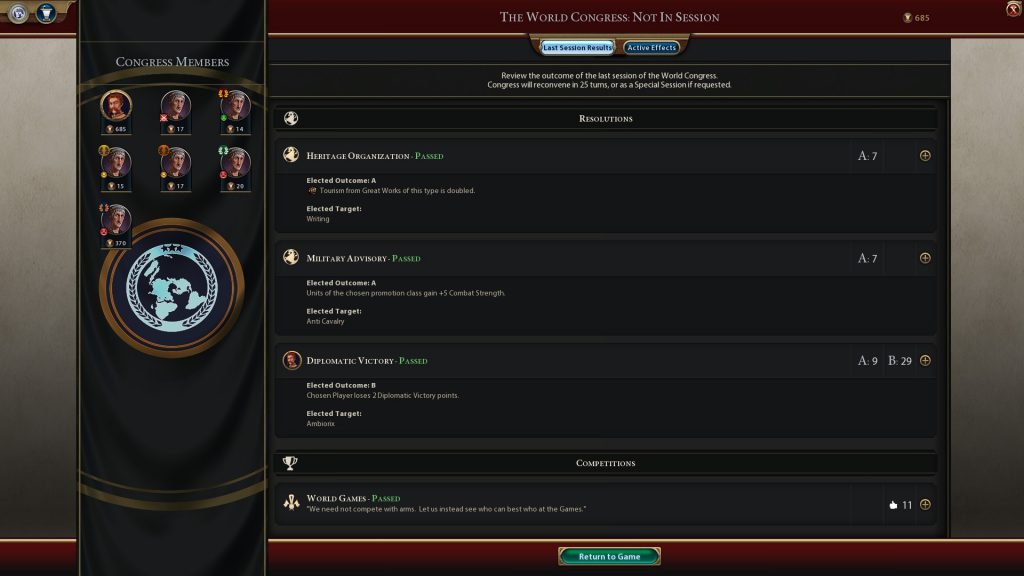
Task: Select the congress member with 685 favor
Action: pyautogui.click(x=116, y=105)
